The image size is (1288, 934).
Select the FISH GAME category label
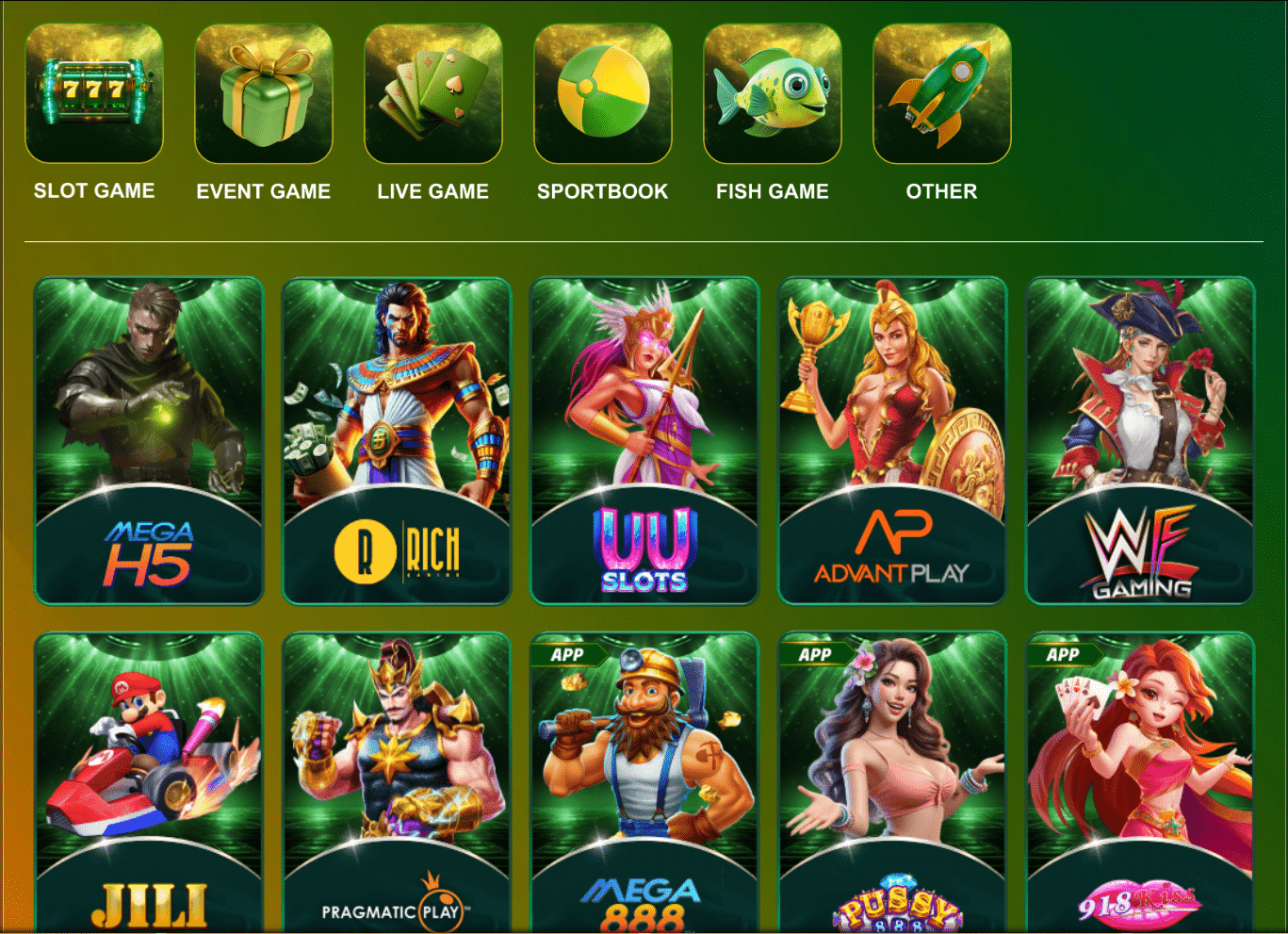[x=772, y=190]
